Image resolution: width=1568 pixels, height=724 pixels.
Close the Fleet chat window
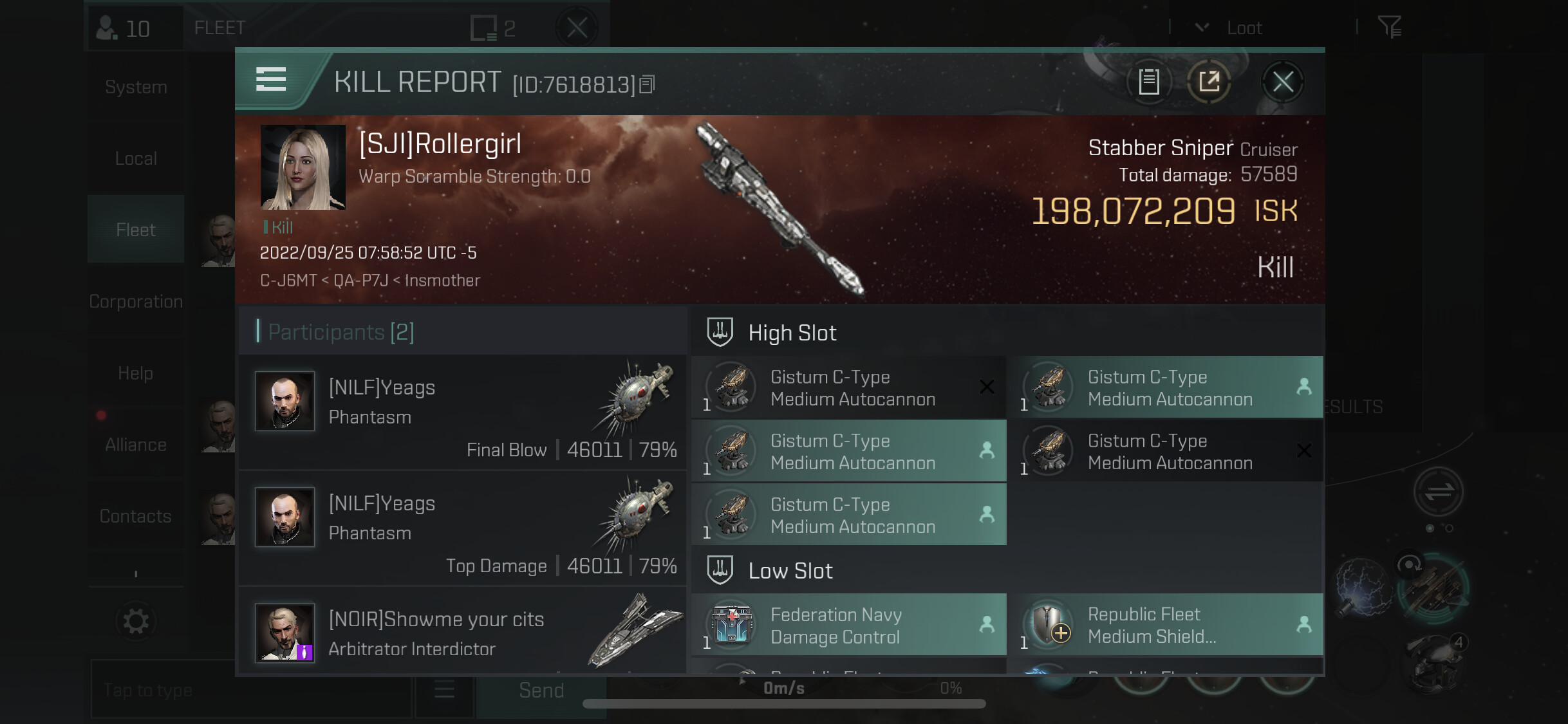point(577,28)
